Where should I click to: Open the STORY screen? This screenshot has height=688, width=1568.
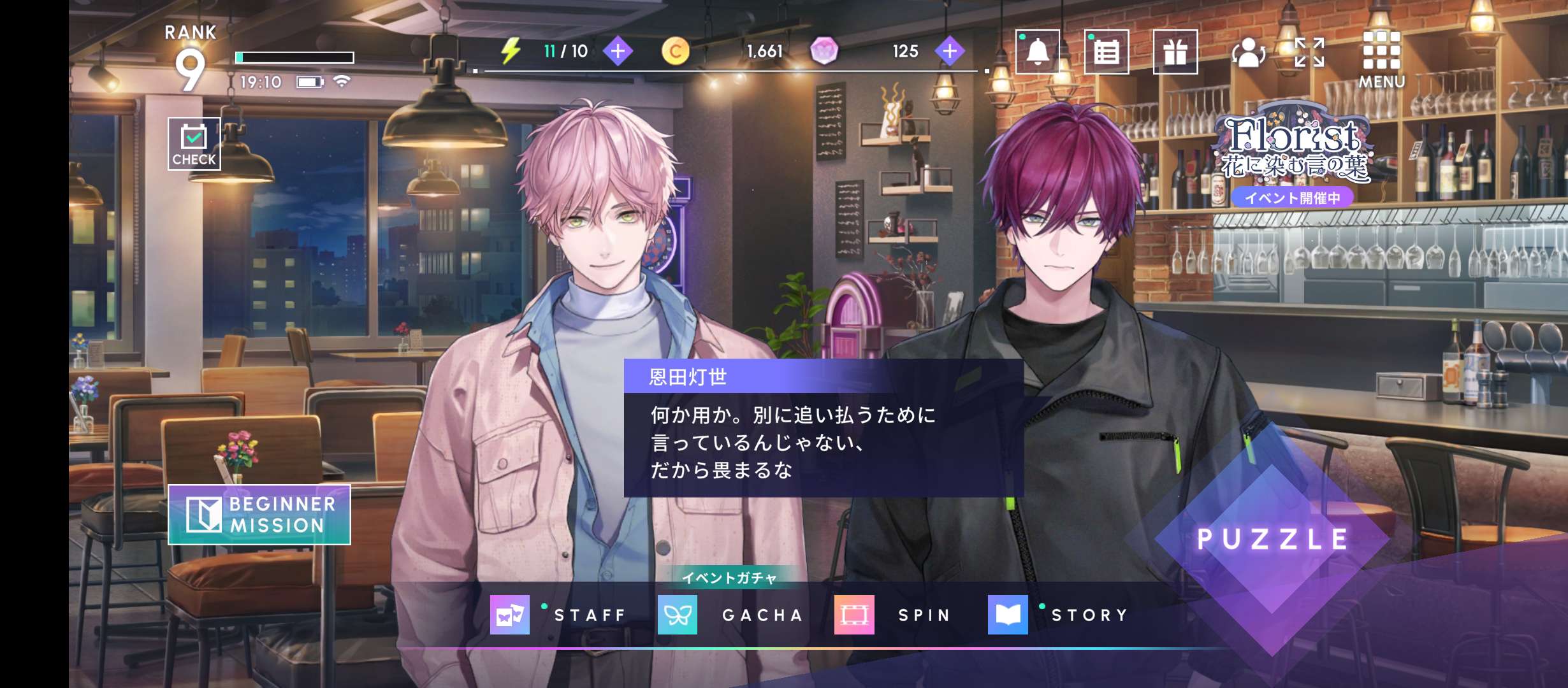pyautogui.click(x=1059, y=615)
